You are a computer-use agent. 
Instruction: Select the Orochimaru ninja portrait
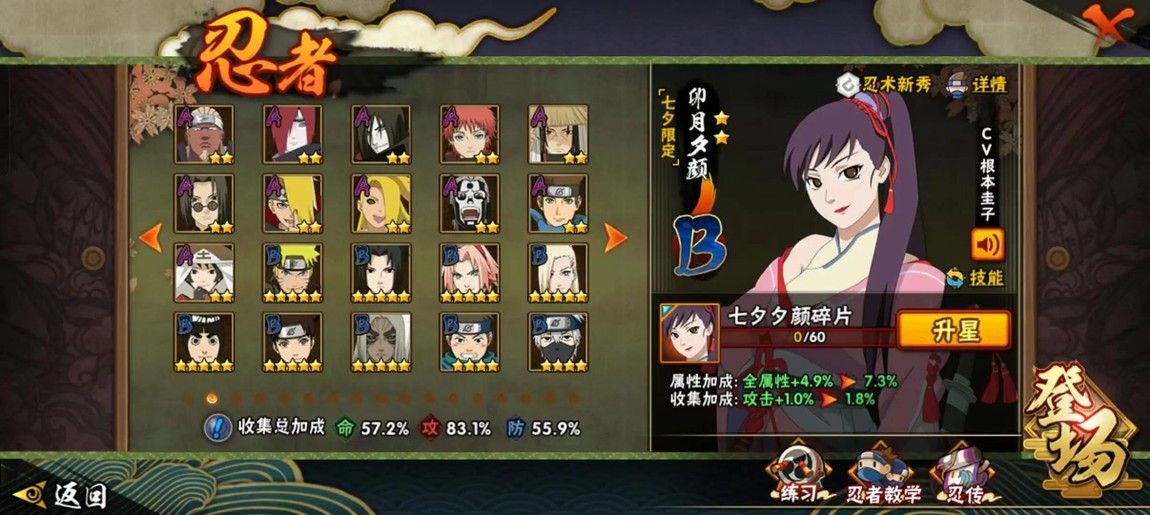(x=380, y=132)
